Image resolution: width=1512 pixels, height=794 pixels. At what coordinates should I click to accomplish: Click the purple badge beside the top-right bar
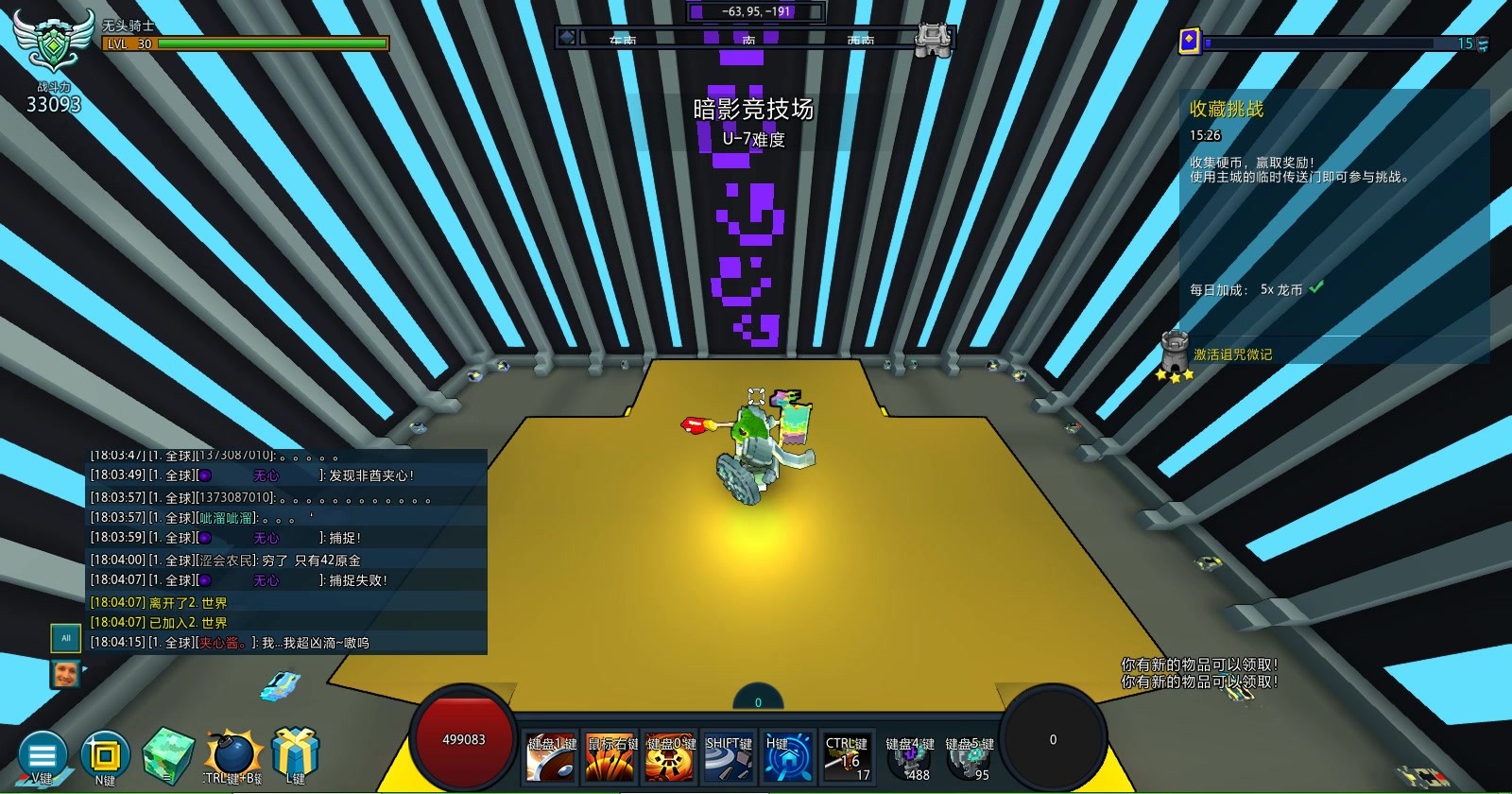click(x=1190, y=42)
